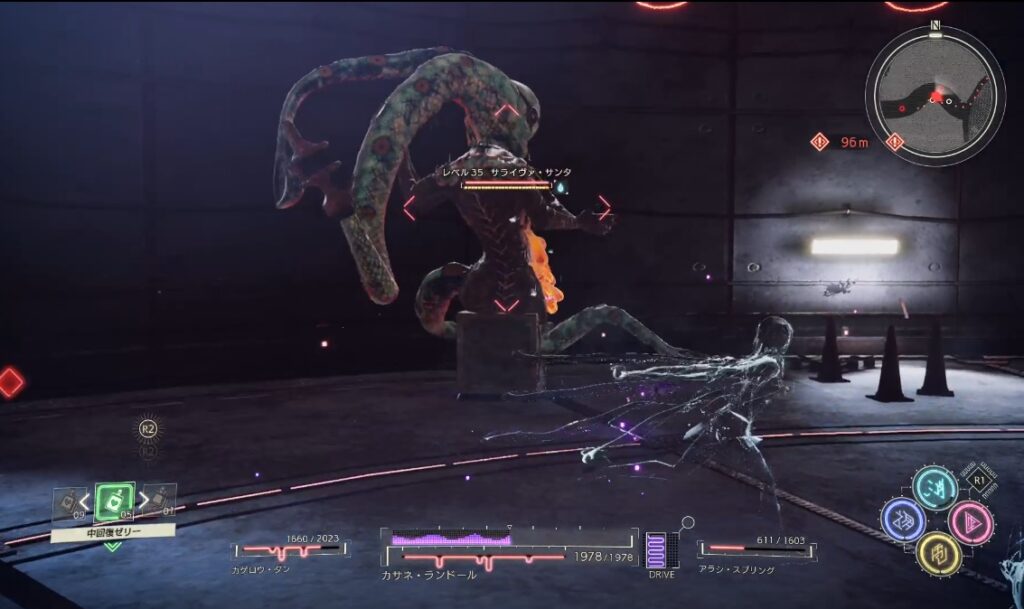The height and width of the screenshot is (609, 1024).
Task: Click the left arrow of the item selector
Action: [x=86, y=499]
